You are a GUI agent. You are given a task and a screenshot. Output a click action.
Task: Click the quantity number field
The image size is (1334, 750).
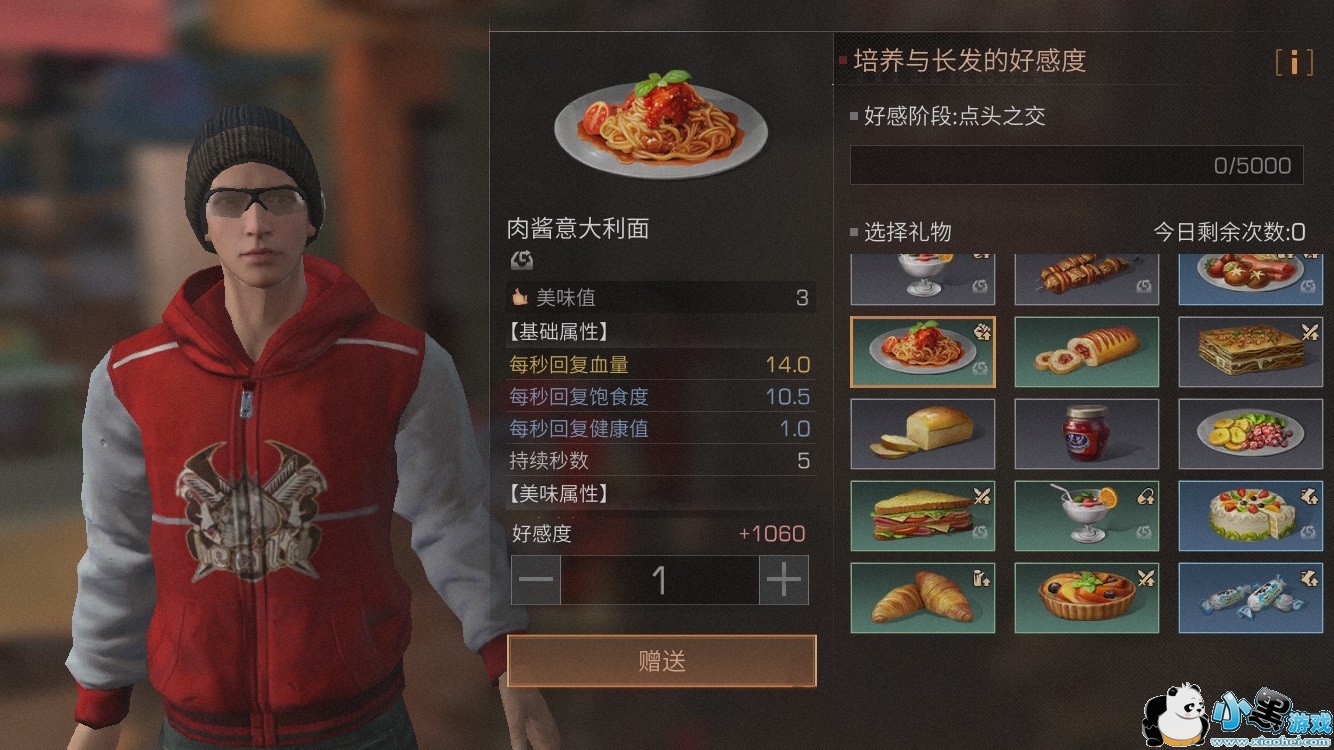659,580
